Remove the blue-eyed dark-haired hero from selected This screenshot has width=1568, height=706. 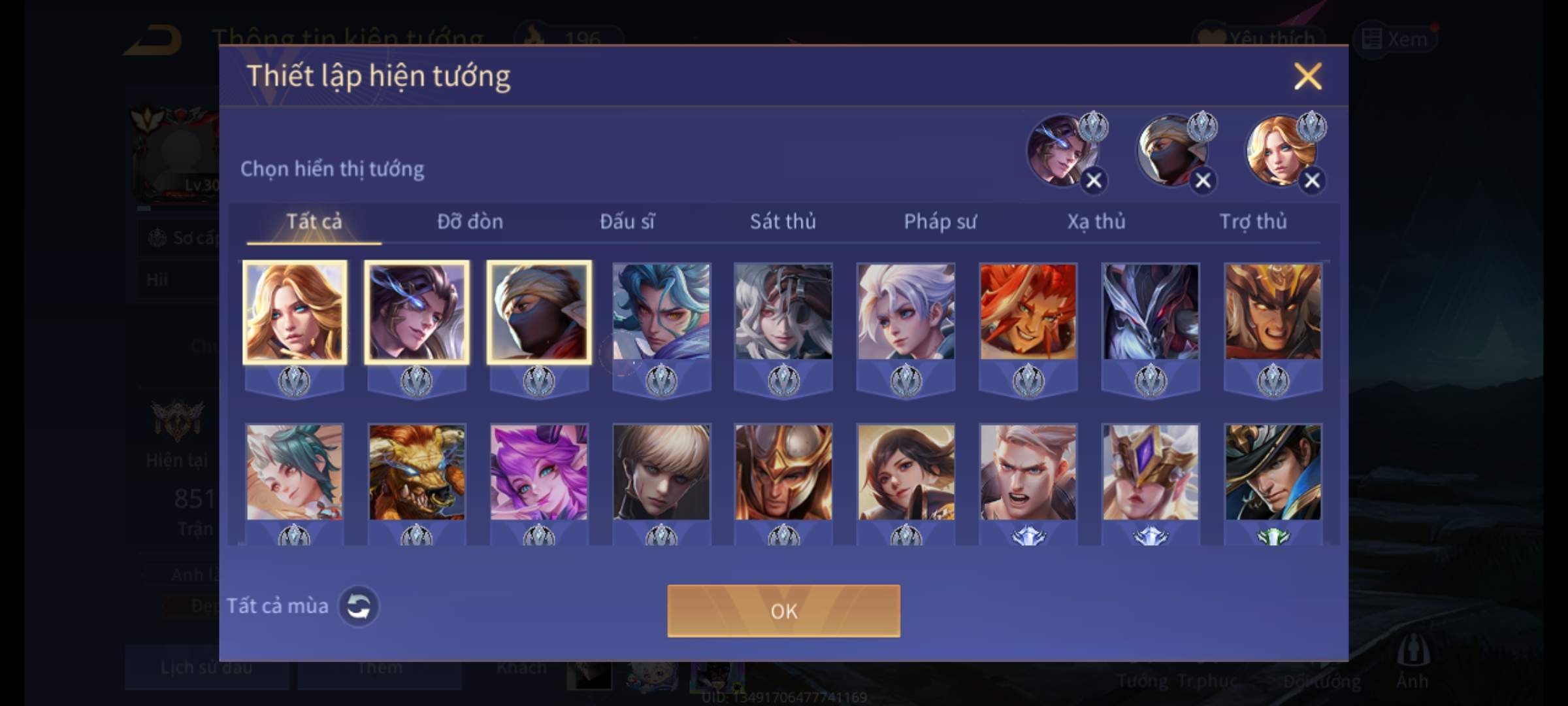1094,180
